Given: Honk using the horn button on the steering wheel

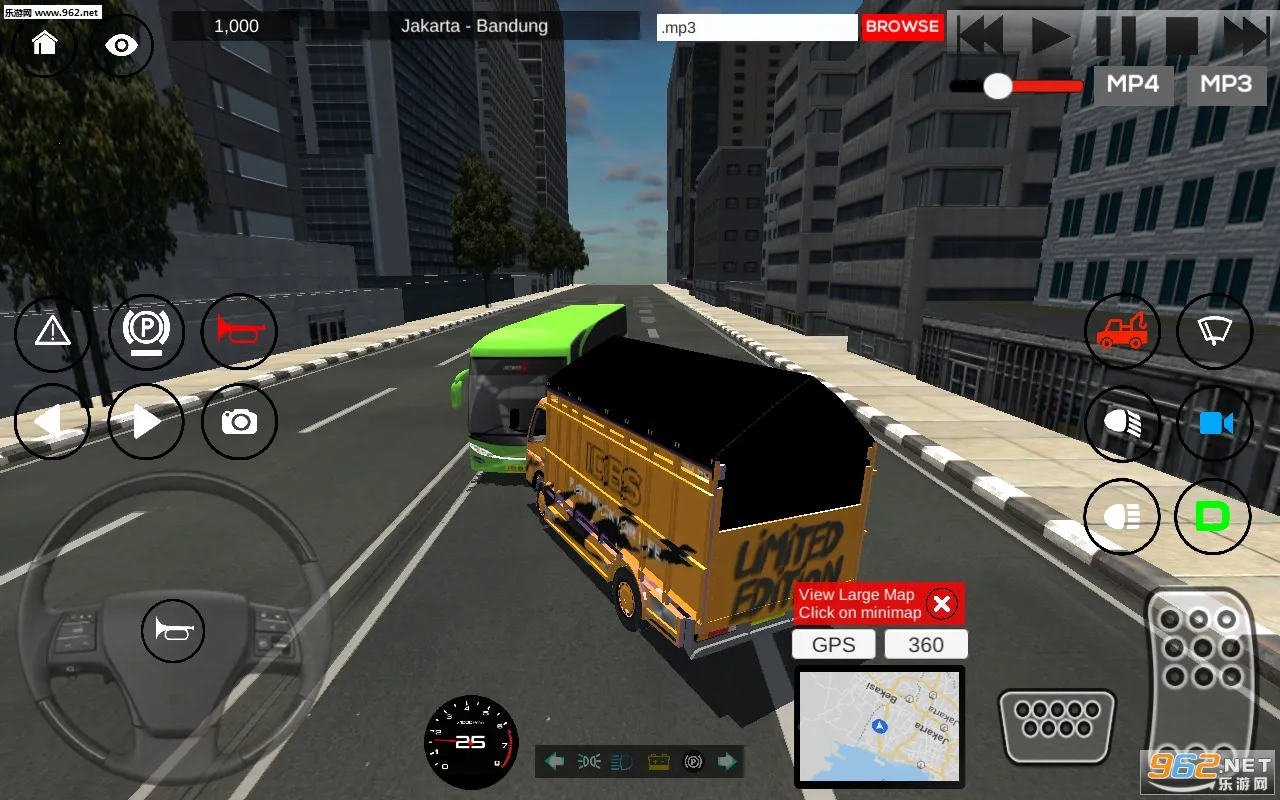Looking at the screenshot, I should click(173, 631).
